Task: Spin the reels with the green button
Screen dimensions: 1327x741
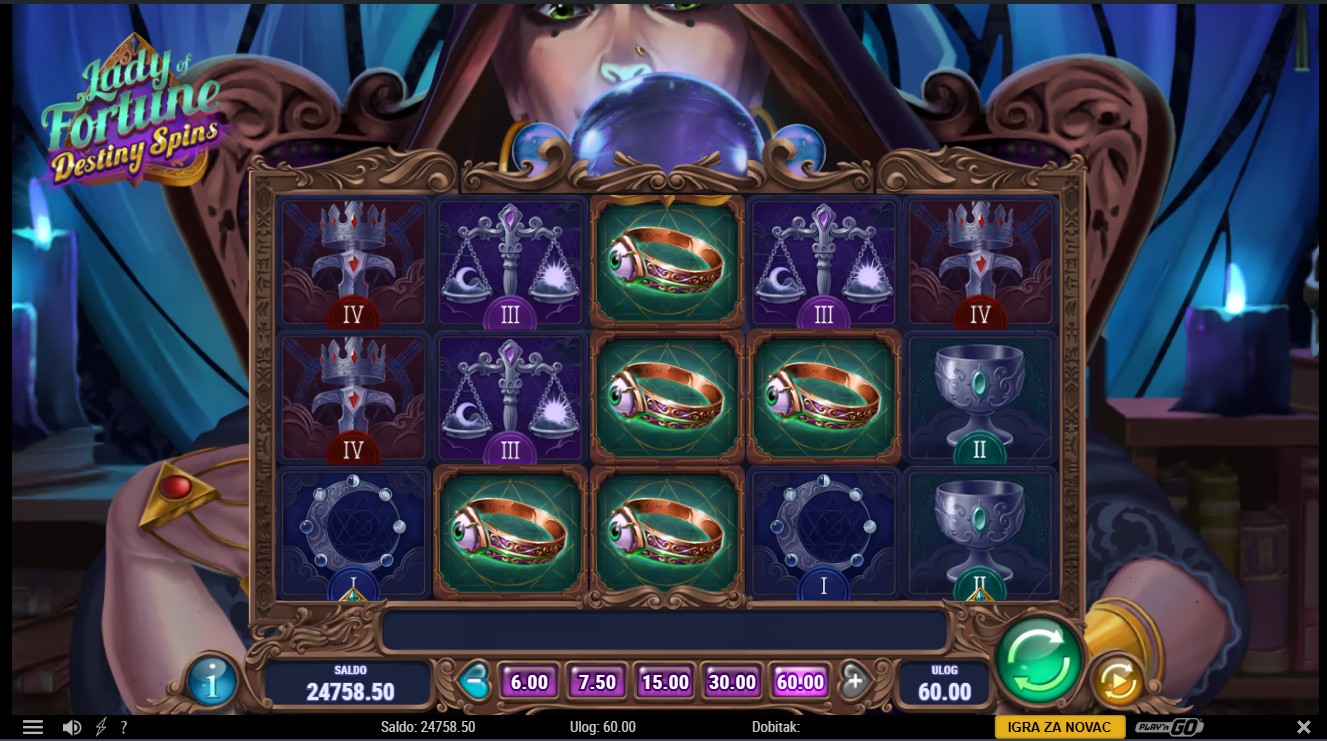Action: pyautogui.click(x=1039, y=660)
